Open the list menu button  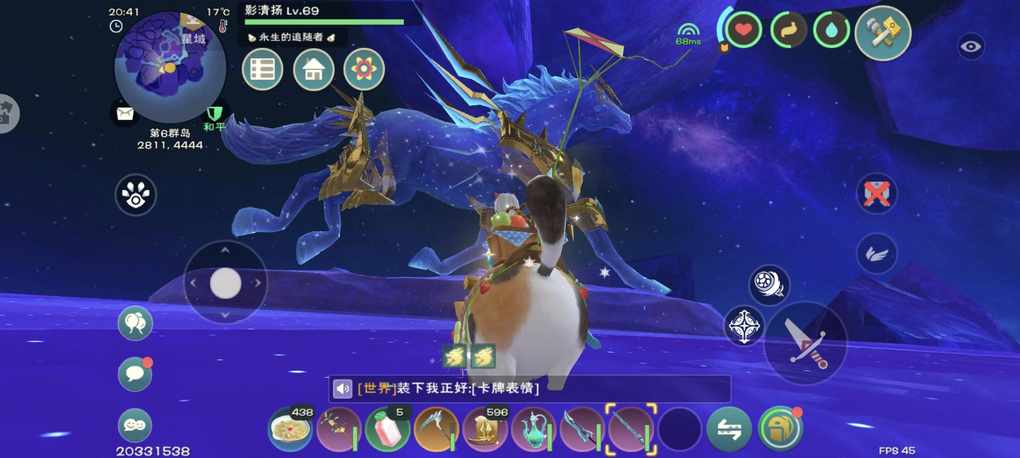coord(263,70)
